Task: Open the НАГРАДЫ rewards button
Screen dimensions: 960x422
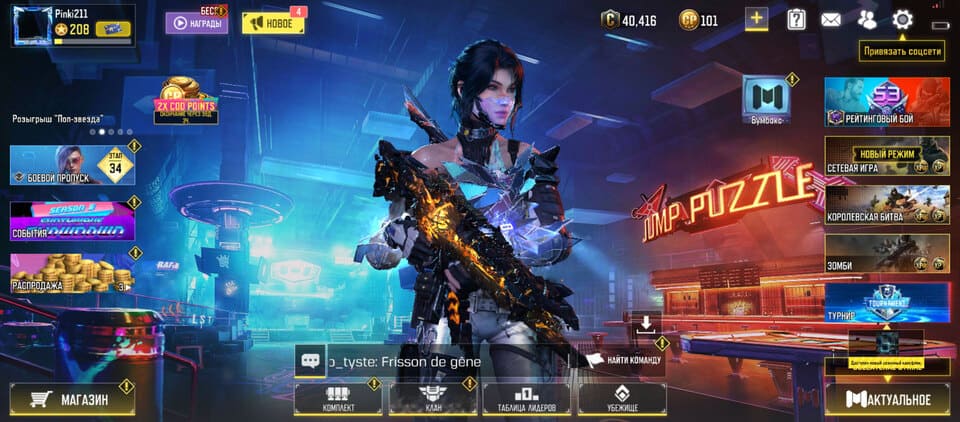Action: coord(197,22)
